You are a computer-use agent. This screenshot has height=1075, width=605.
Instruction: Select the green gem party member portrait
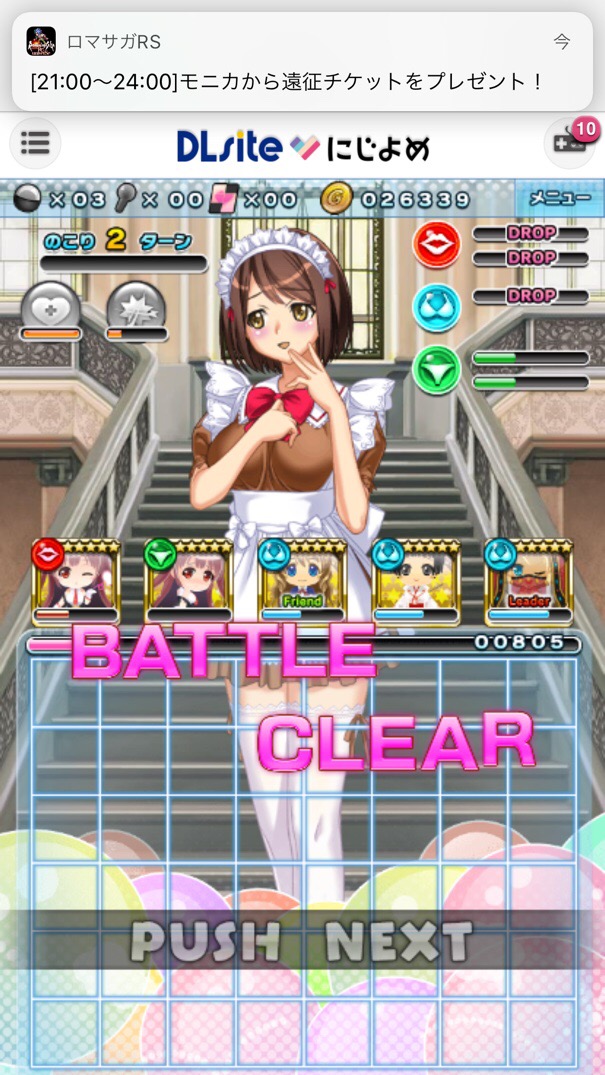click(x=189, y=582)
